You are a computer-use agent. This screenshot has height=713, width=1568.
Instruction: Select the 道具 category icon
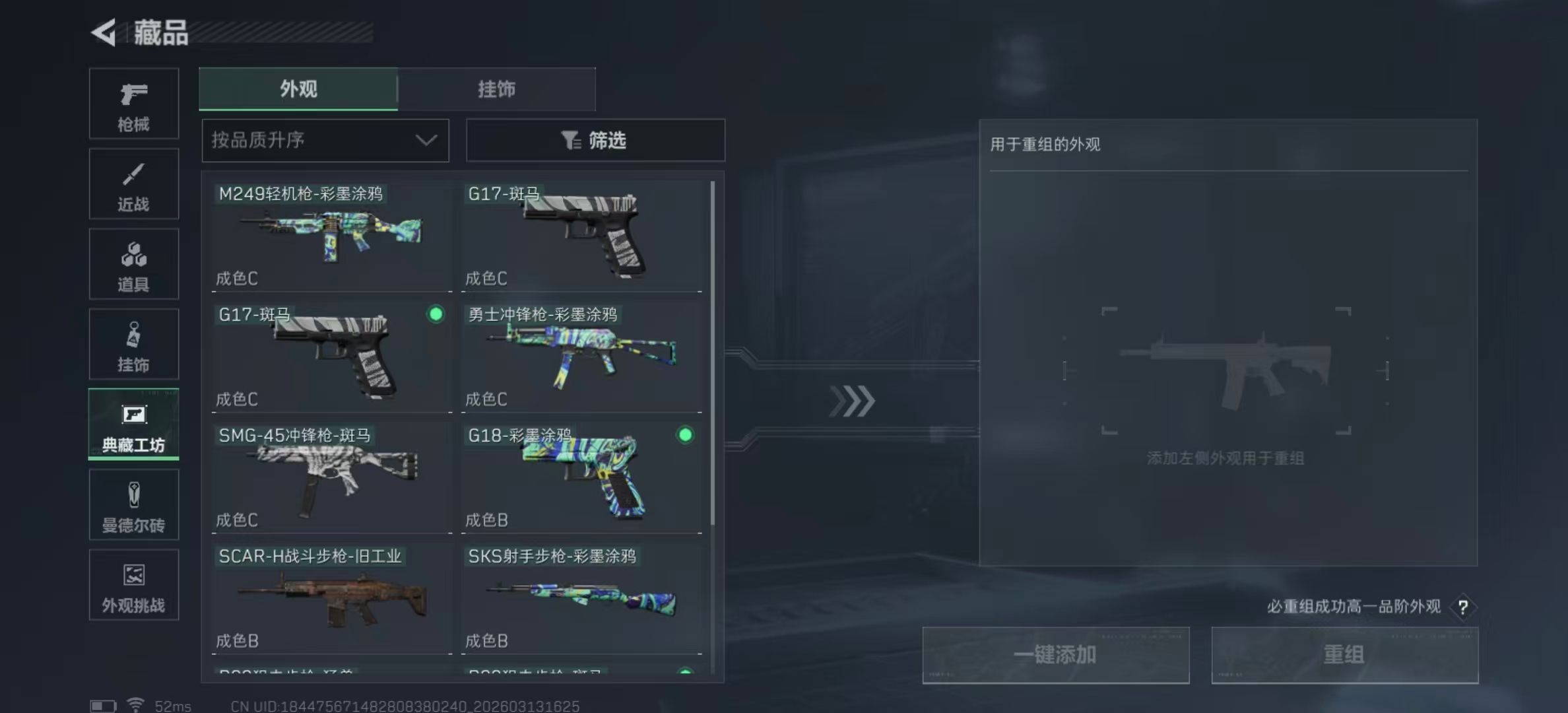pyautogui.click(x=133, y=263)
